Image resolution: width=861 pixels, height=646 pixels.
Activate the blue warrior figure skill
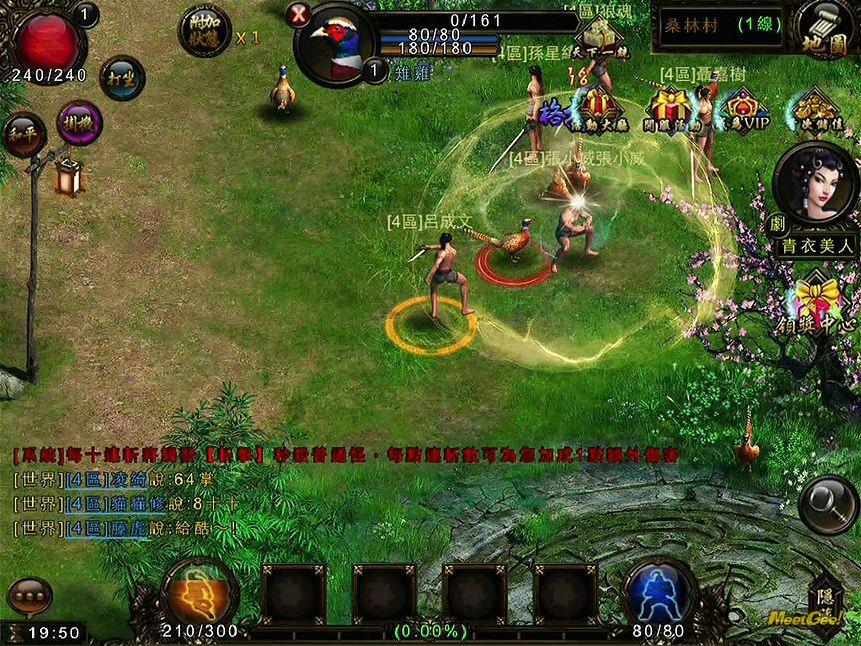[x=660, y=592]
